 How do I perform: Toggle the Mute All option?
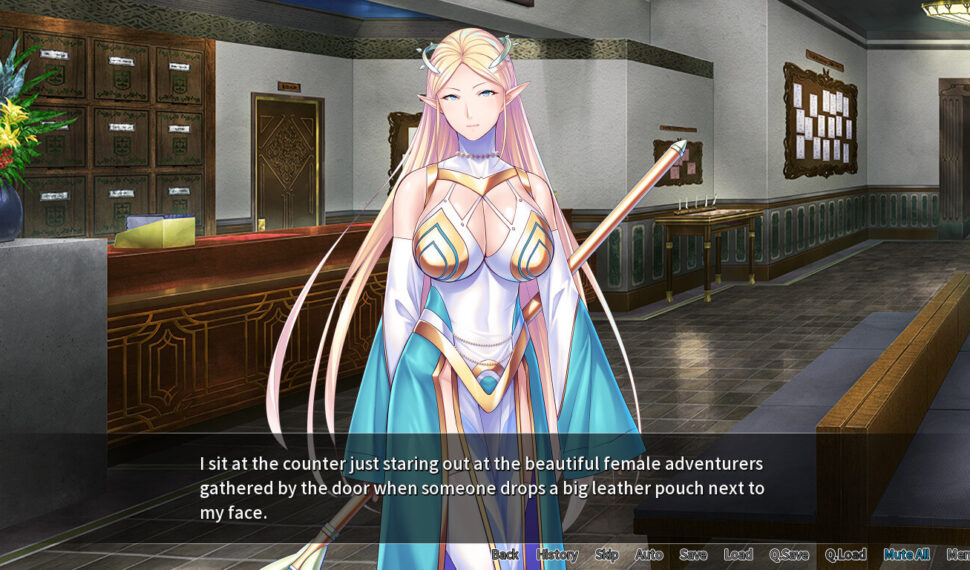click(906, 554)
